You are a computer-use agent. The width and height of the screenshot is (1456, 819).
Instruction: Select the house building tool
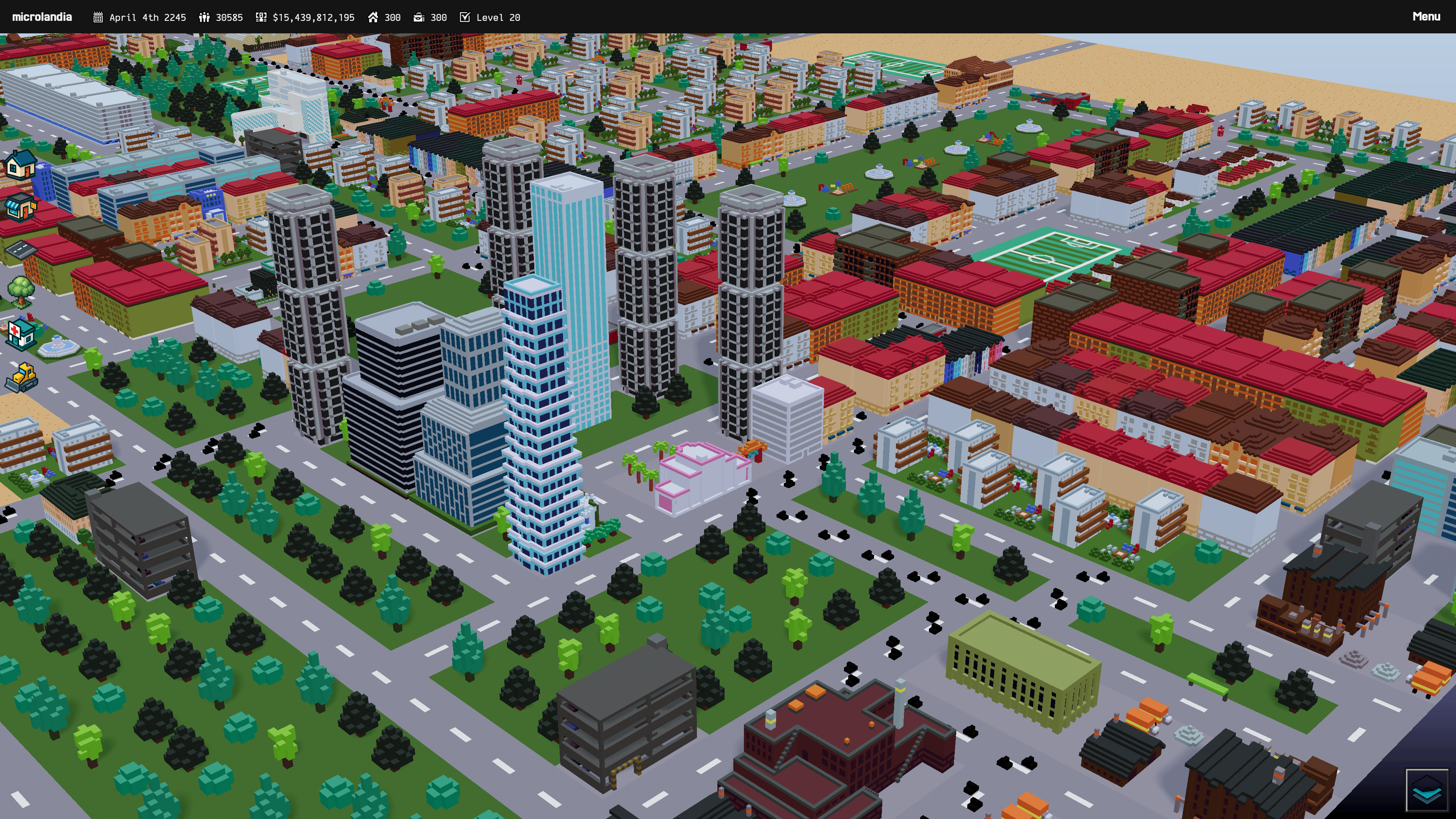(x=21, y=165)
